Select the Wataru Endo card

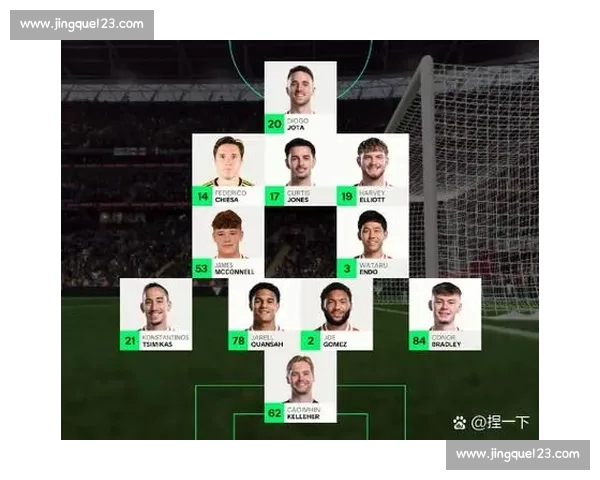[372, 242]
